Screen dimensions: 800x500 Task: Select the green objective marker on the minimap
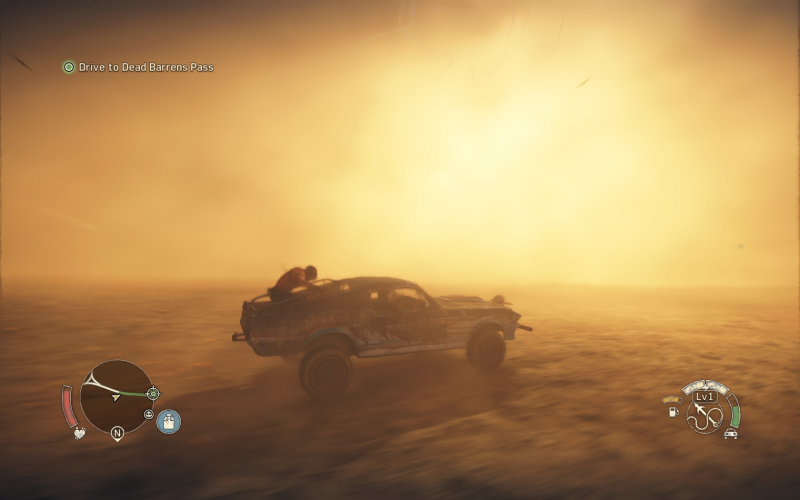click(153, 394)
